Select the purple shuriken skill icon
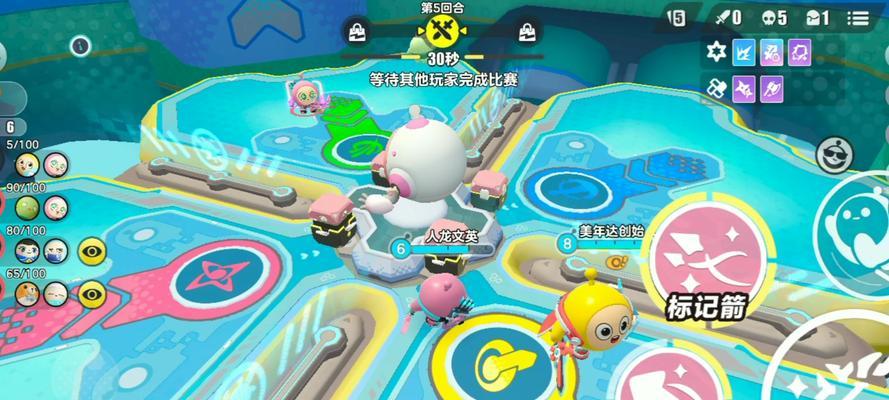 [744, 89]
